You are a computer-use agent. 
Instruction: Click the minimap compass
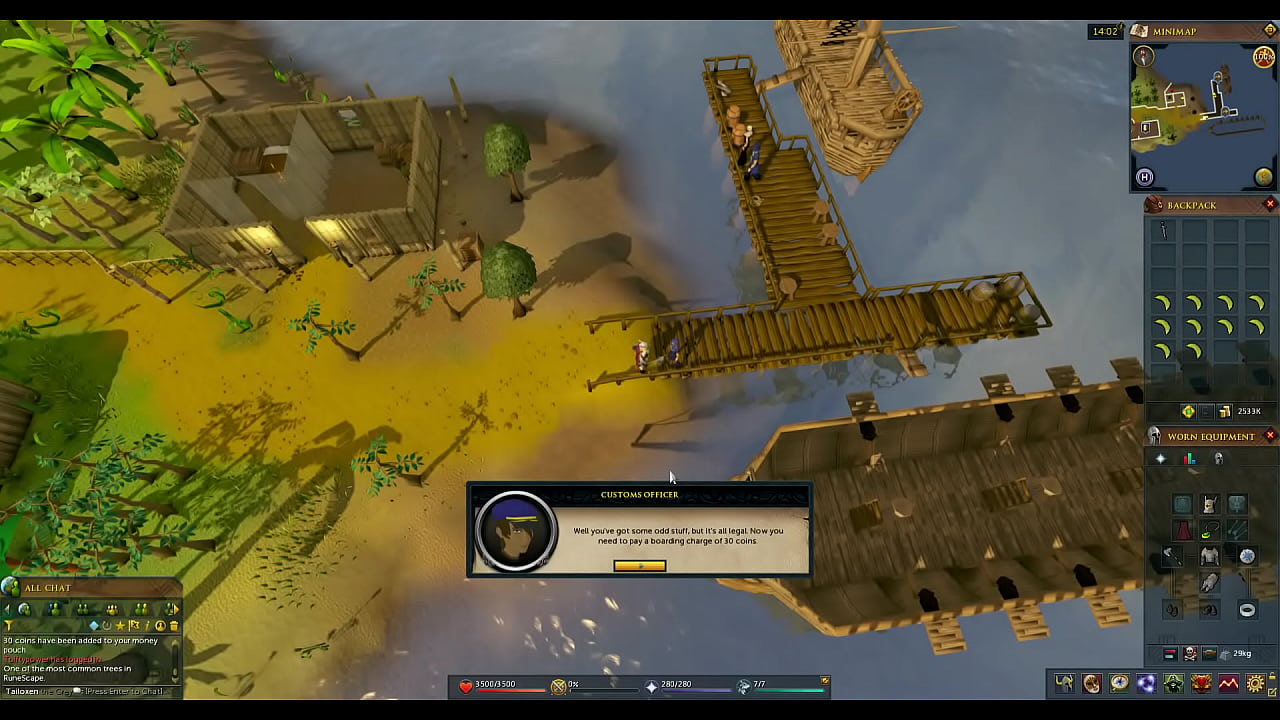1142,58
